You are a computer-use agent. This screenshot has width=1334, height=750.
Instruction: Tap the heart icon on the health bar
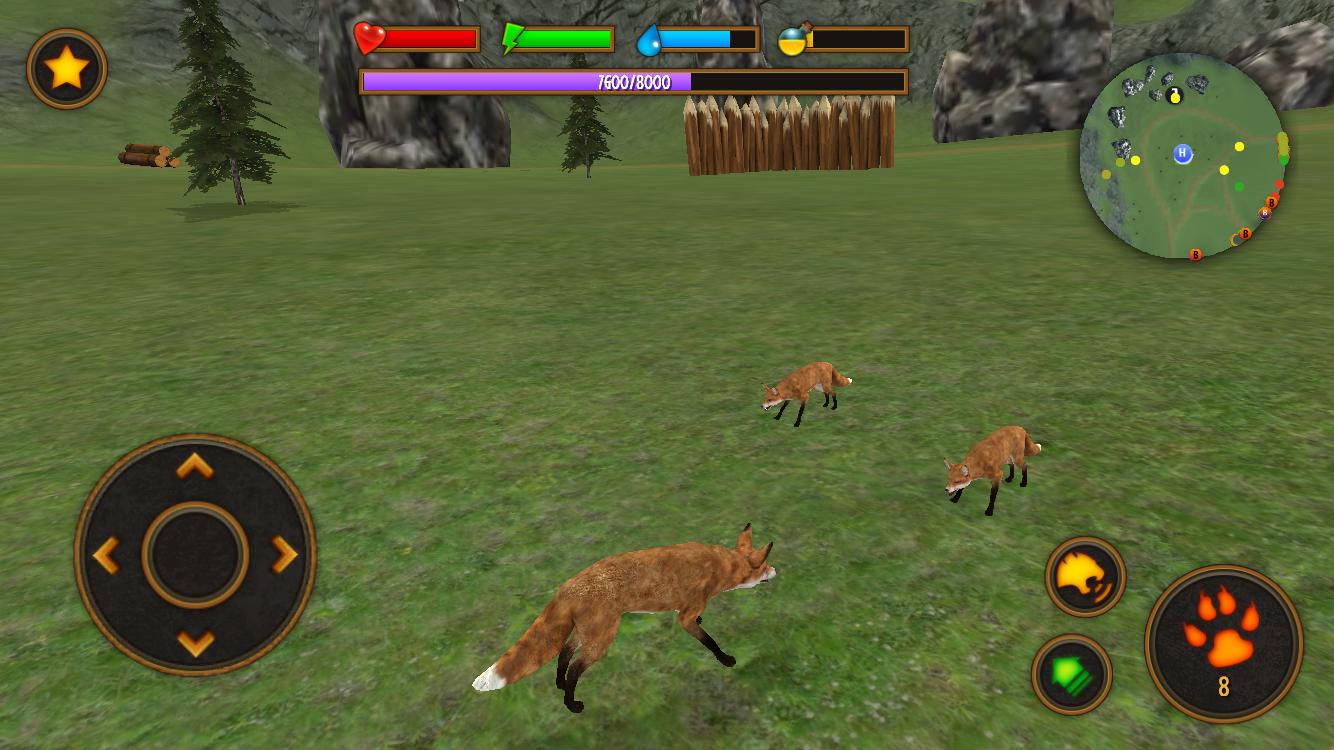(371, 38)
